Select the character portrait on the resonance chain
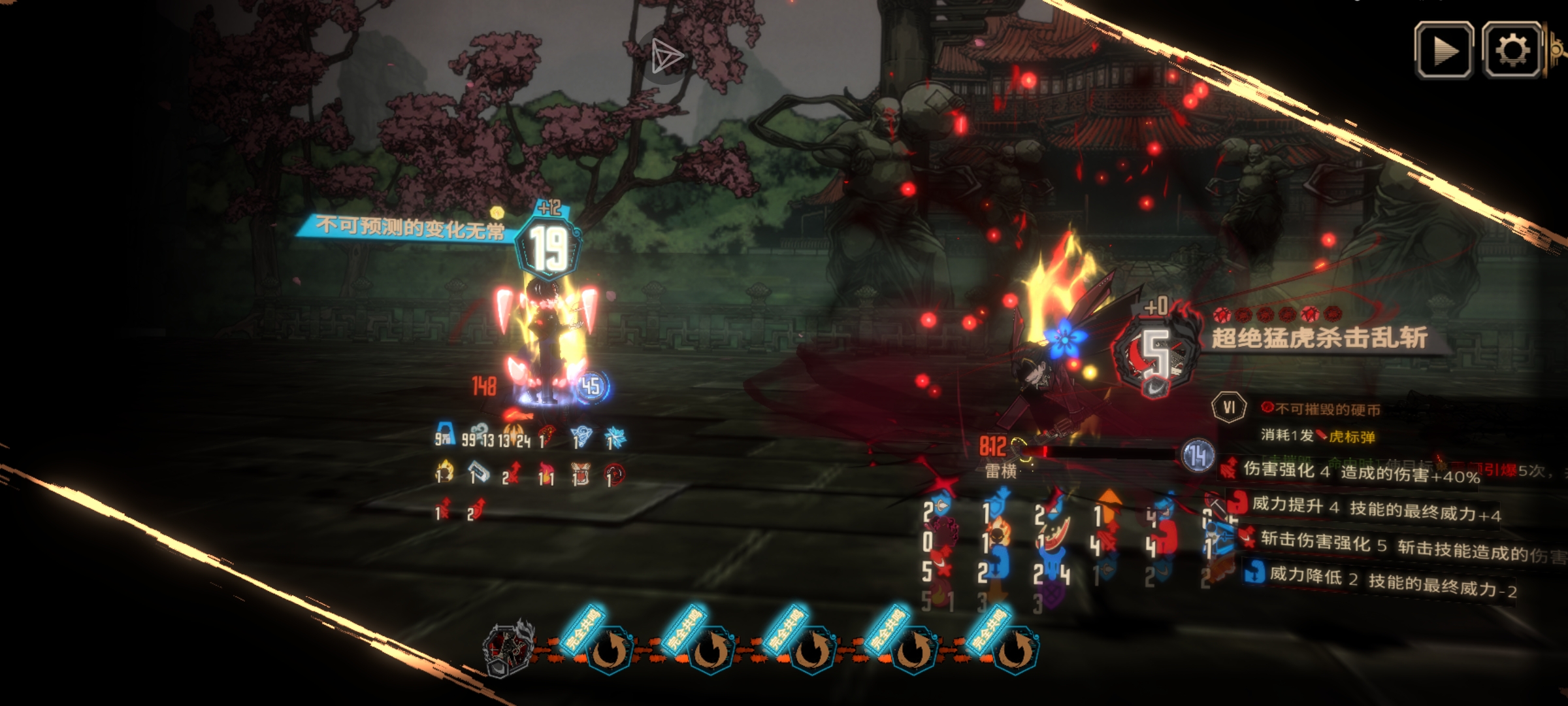Viewport: 1568px width, 706px height. coord(508,647)
